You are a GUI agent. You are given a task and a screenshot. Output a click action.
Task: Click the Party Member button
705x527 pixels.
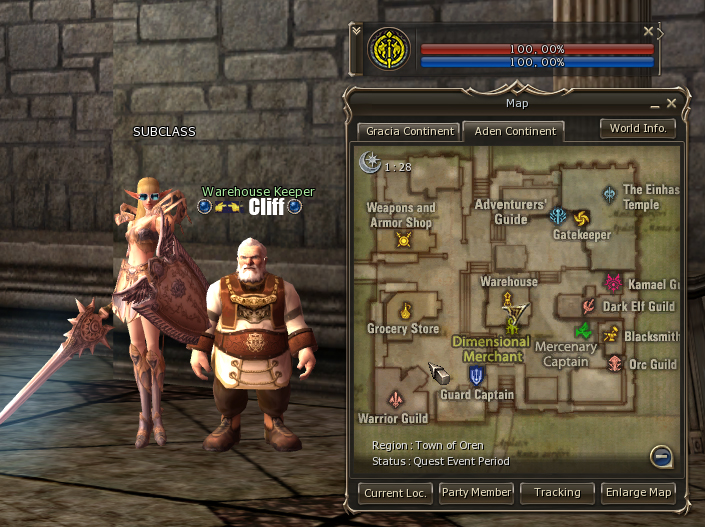click(476, 492)
